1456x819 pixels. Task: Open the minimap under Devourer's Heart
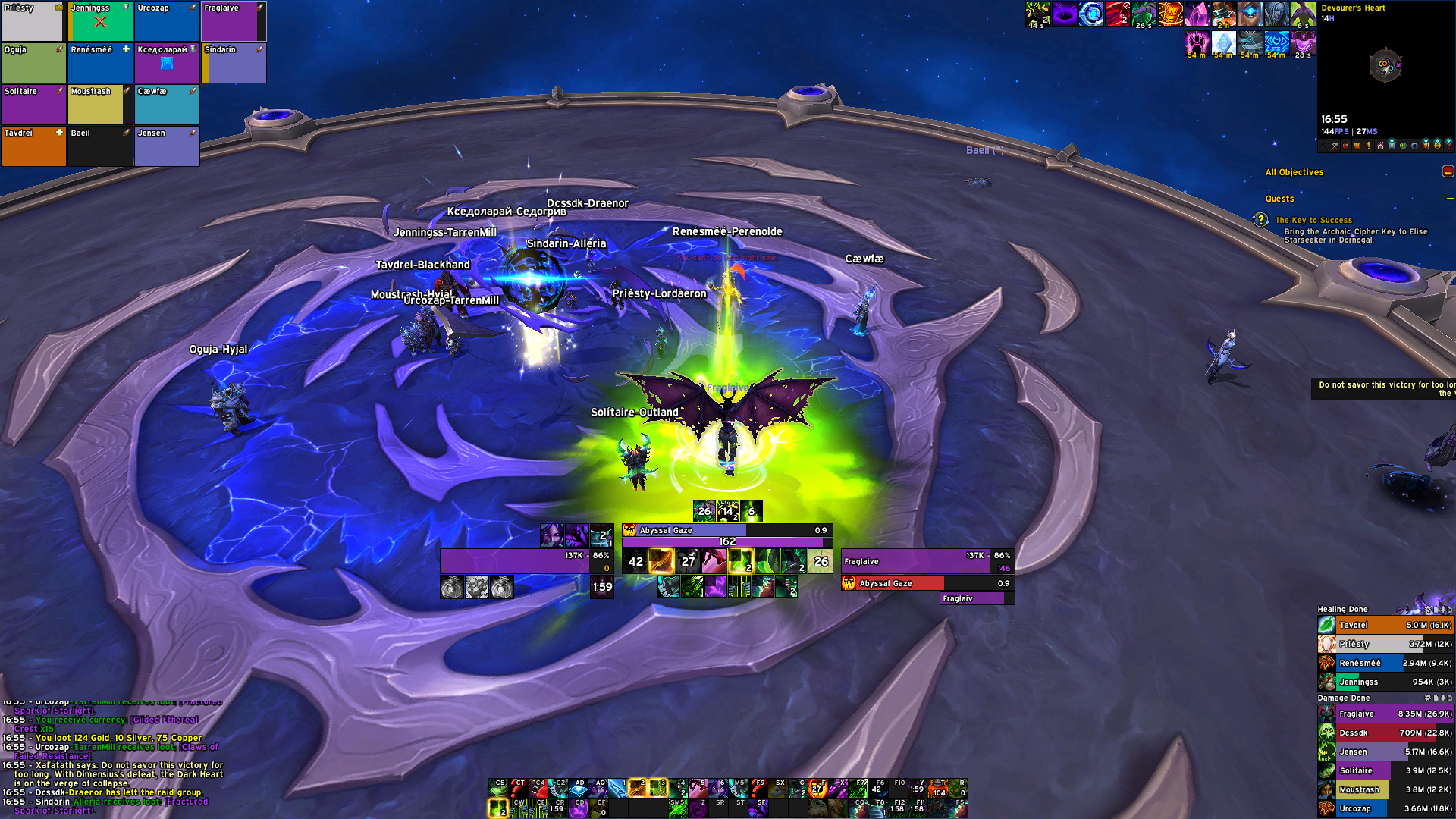point(1385,66)
